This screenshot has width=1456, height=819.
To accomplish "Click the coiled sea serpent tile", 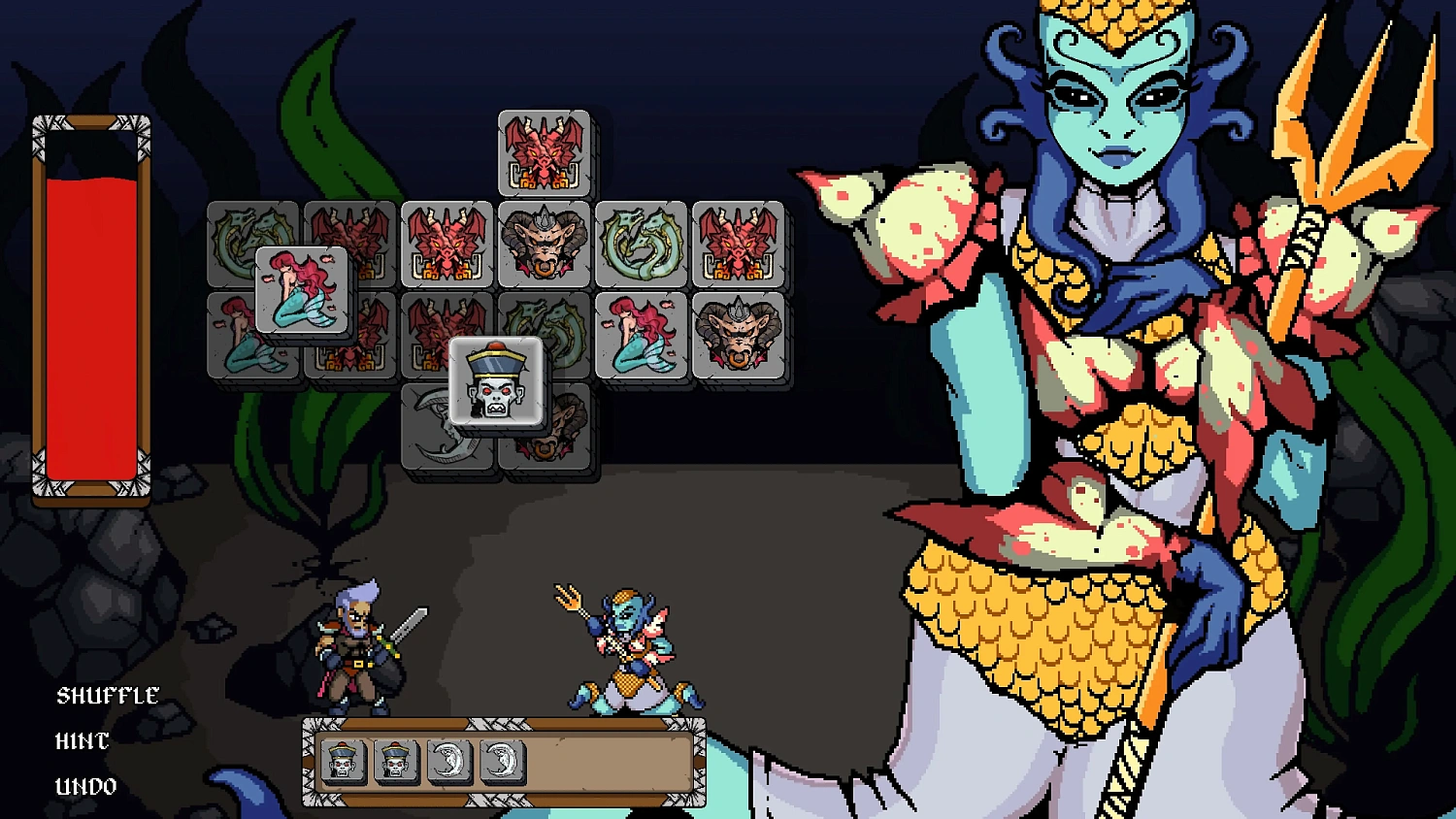I will point(643,243).
